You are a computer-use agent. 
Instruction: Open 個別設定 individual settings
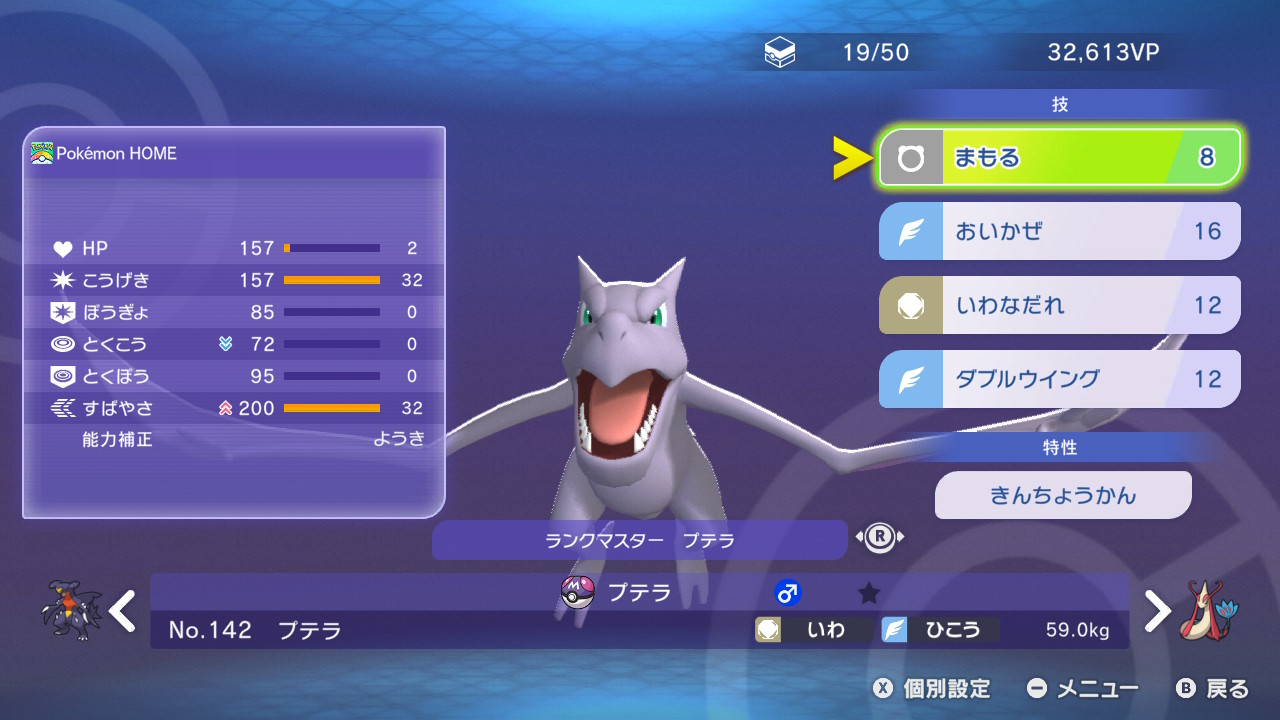pos(933,688)
